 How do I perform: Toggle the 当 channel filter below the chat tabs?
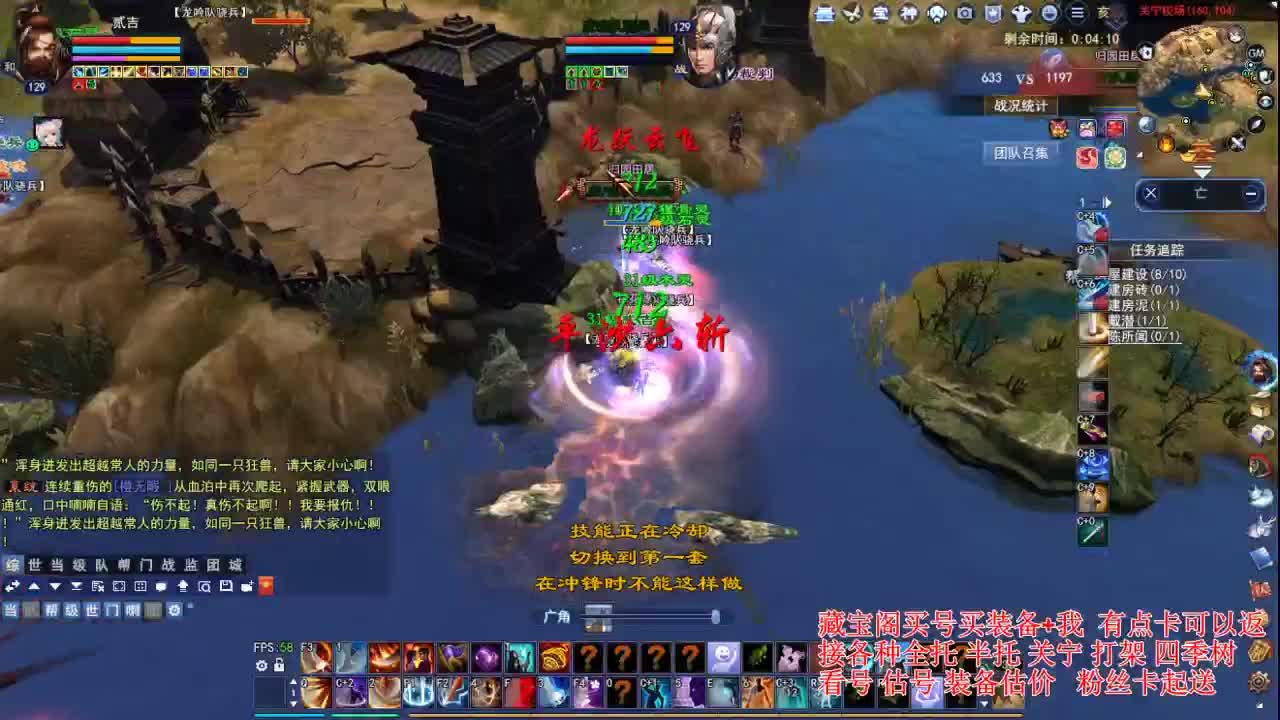click(9, 609)
